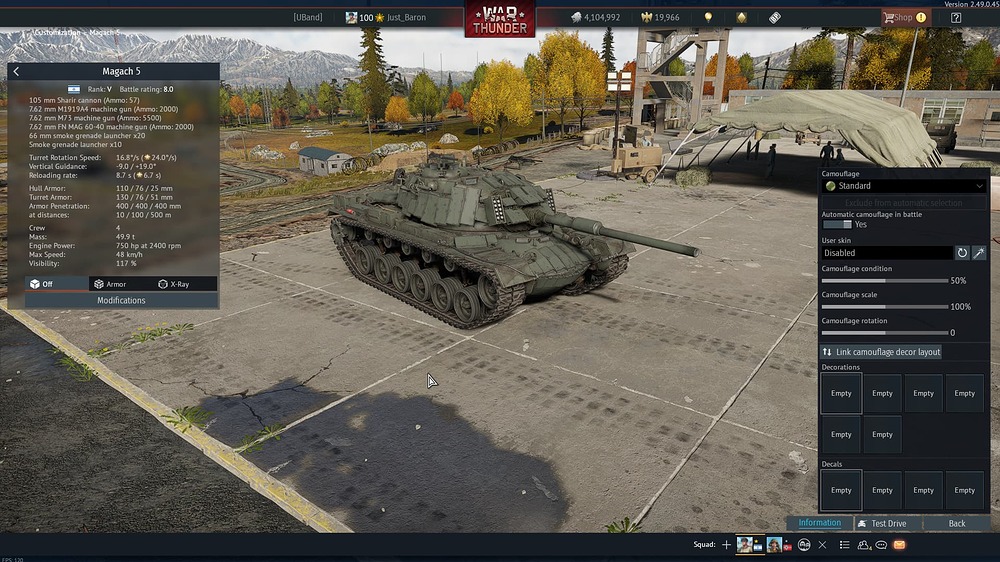This screenshot has height=562, width=1000.
Task: Go back with the Magach 5 arrow
Action: (17, 72)
